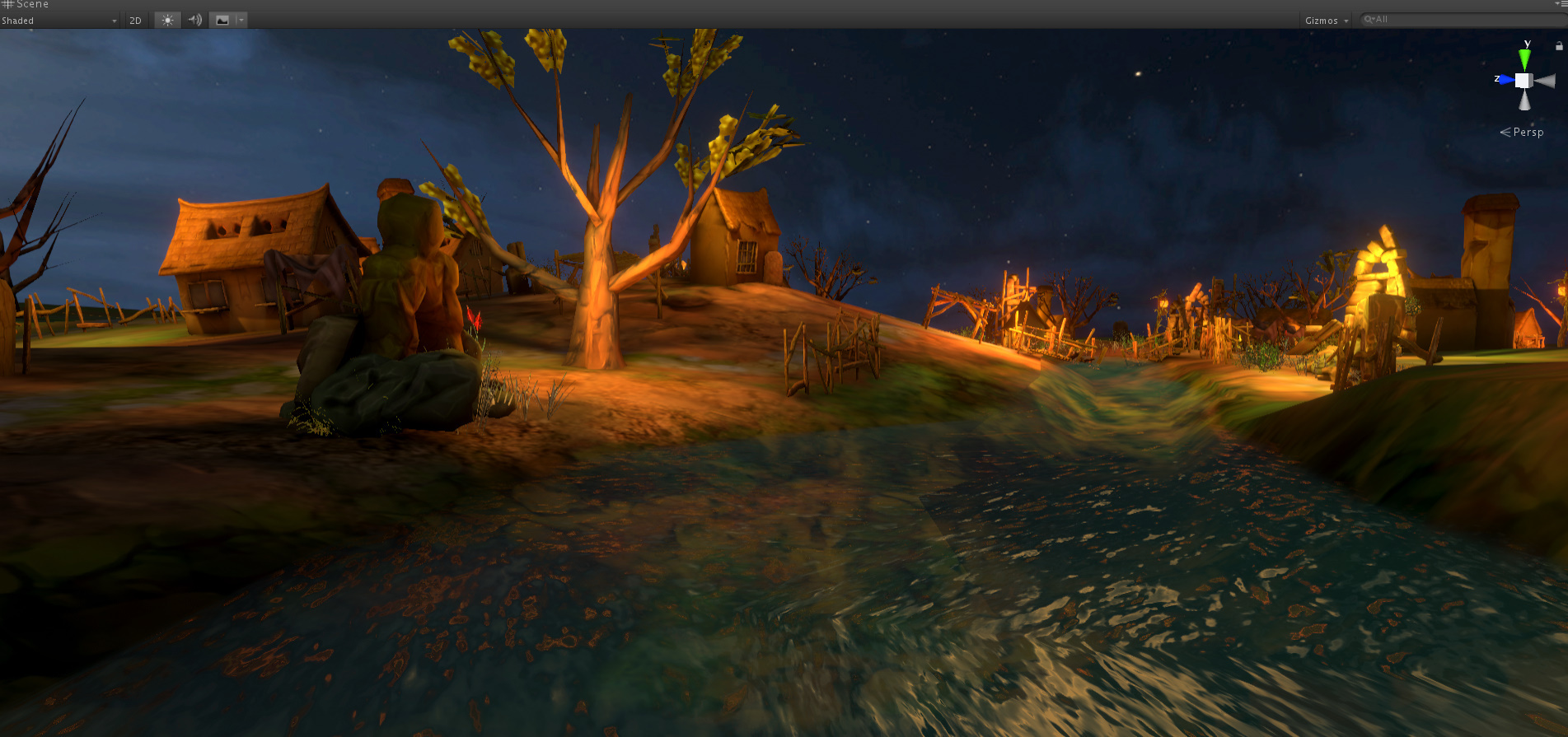The width and height of the screenshot is (1568, 737).
Task: Click Persp to switch projection mode
Action: click(x=1528, y=132)
